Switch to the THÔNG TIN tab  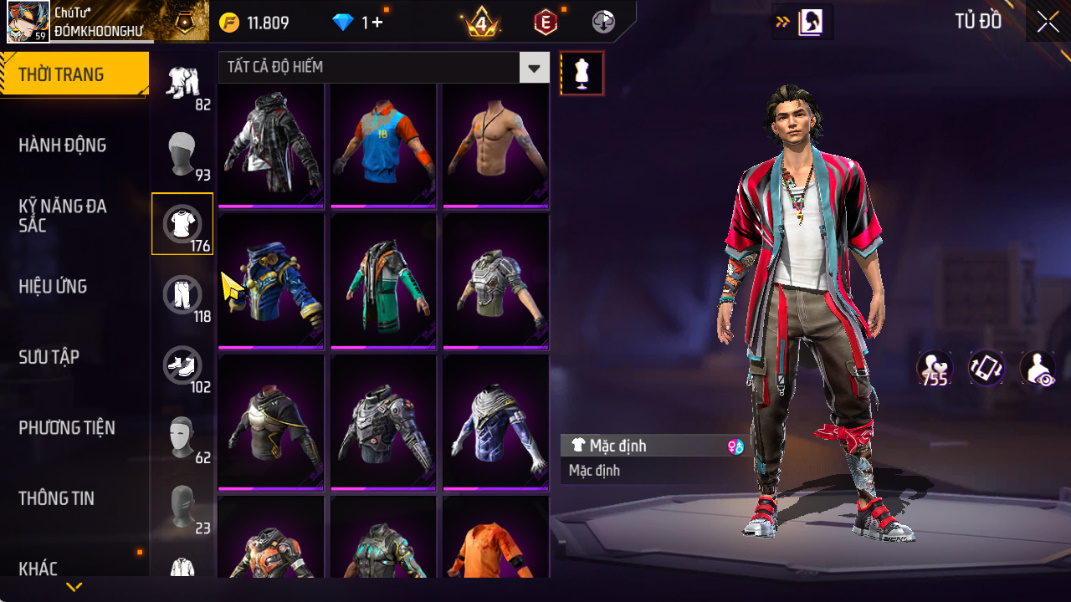click(56, 498)
